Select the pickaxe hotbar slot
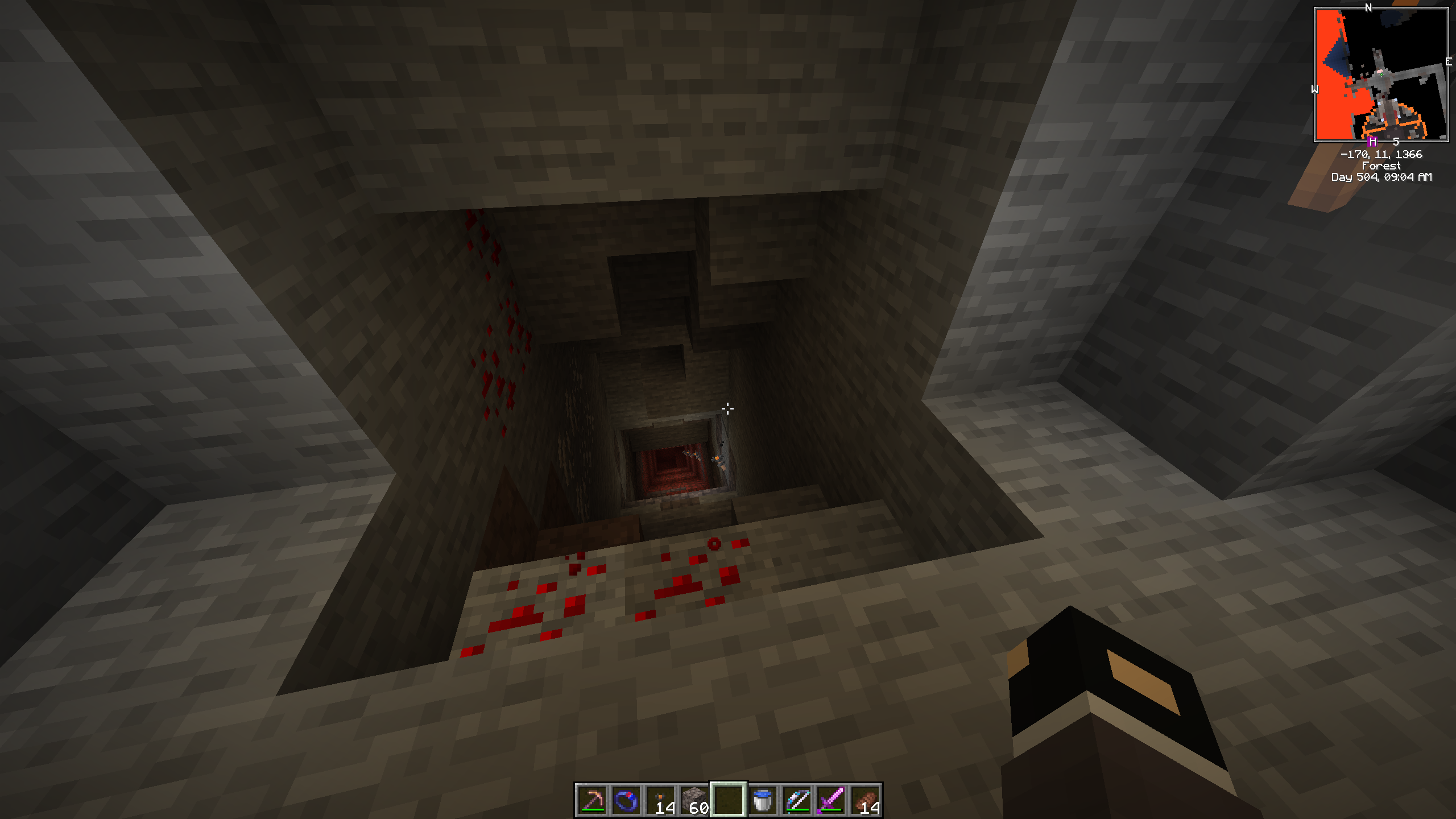 [x=592, y=800]
